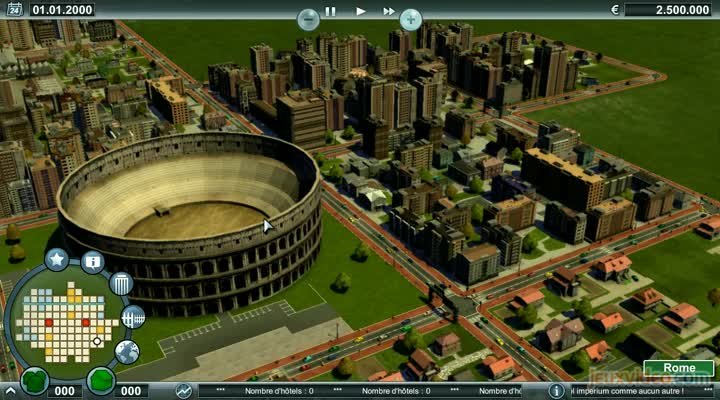Click the Rome city label button

[x=679, y=368]
